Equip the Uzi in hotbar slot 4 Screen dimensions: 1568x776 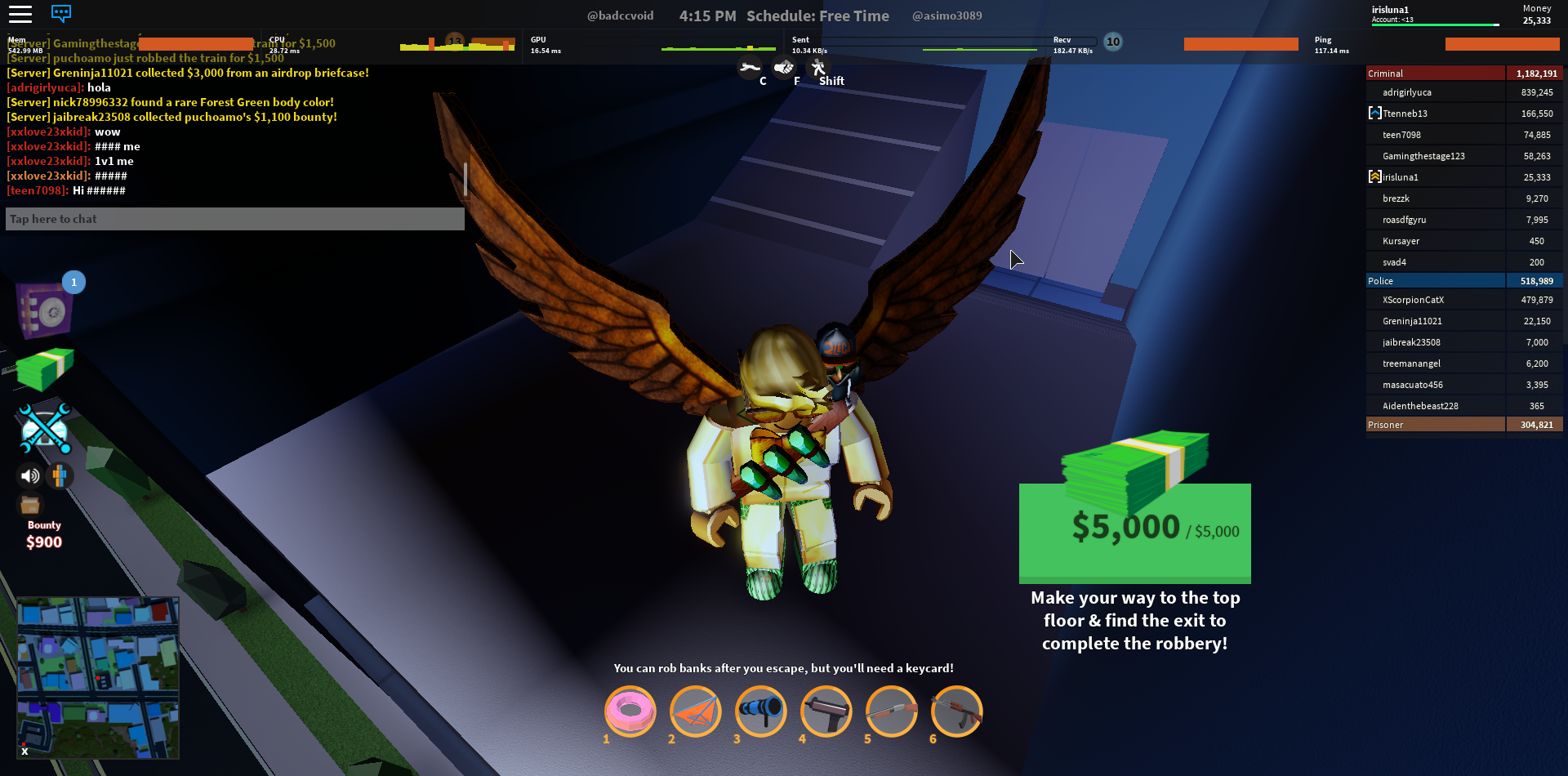826,711
